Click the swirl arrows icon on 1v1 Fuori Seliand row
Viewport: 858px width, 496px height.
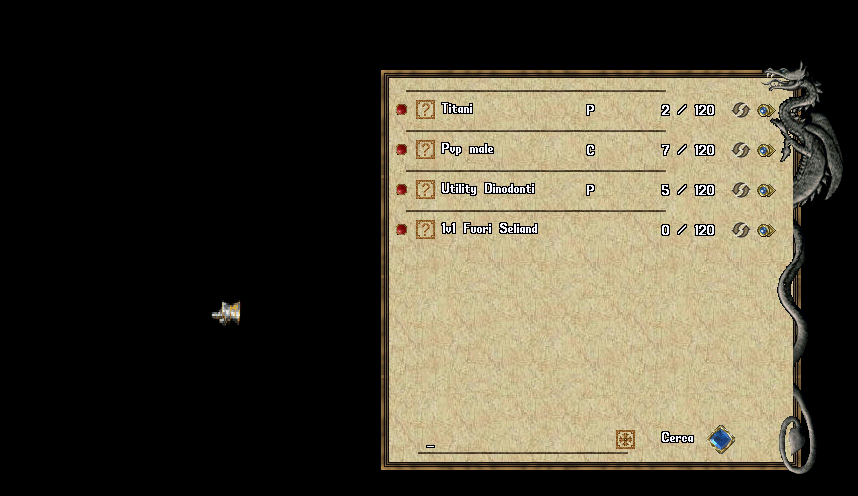740,230
